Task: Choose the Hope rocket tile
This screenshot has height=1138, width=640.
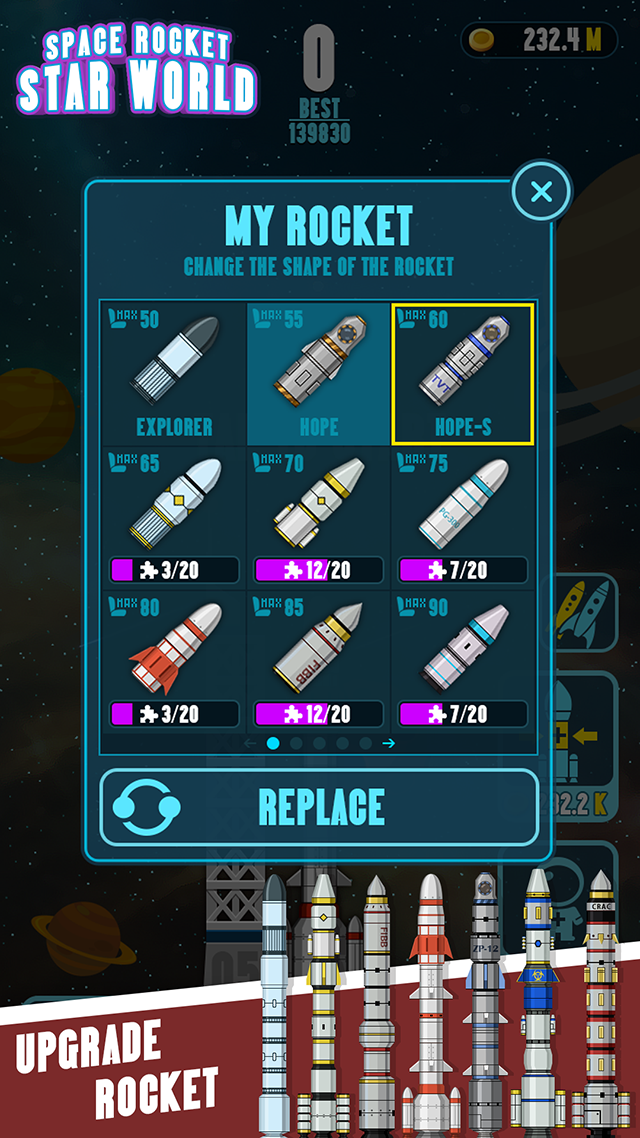Action: point(319,374)
